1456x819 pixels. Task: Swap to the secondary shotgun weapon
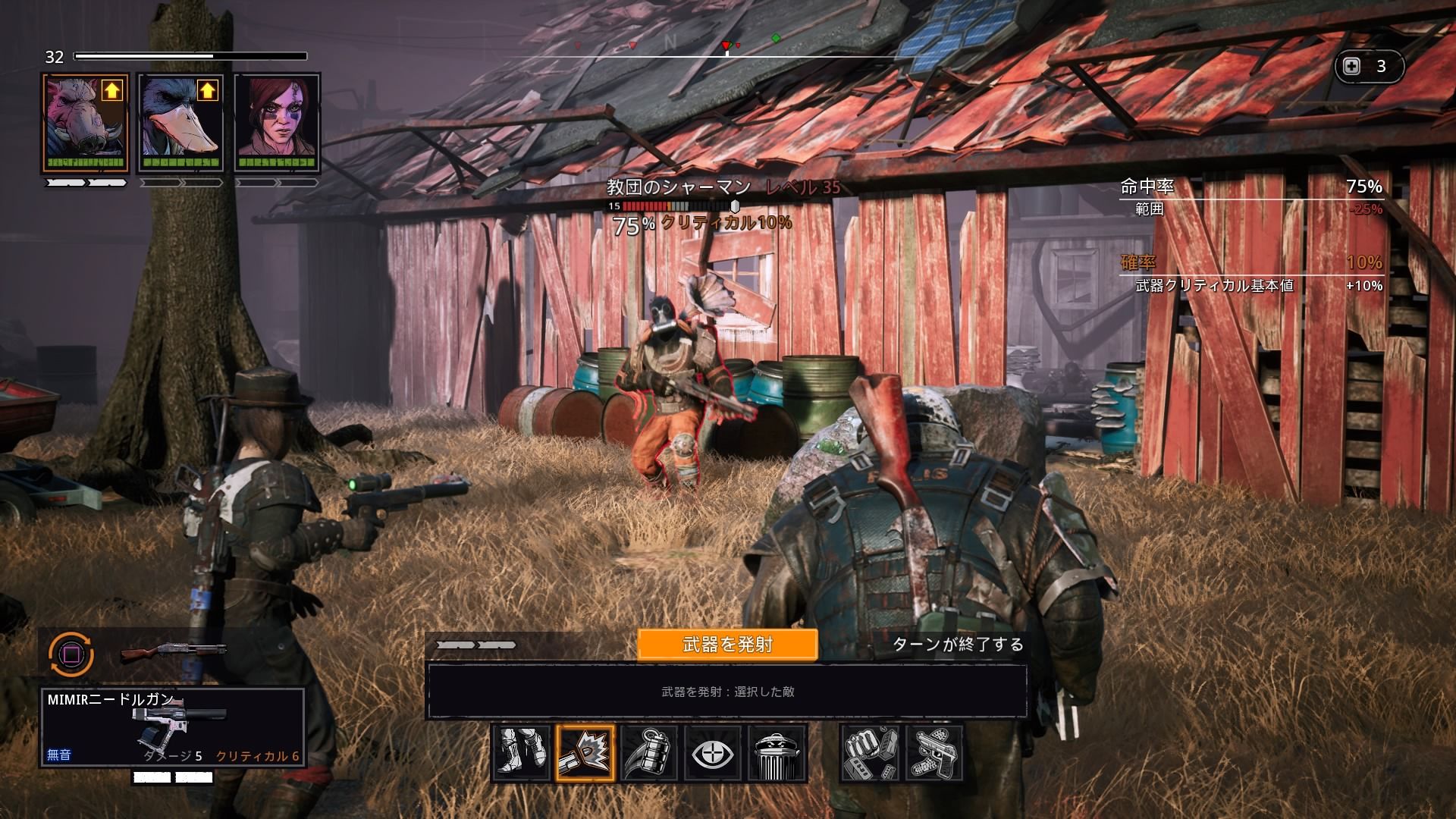tap(173, 651)
